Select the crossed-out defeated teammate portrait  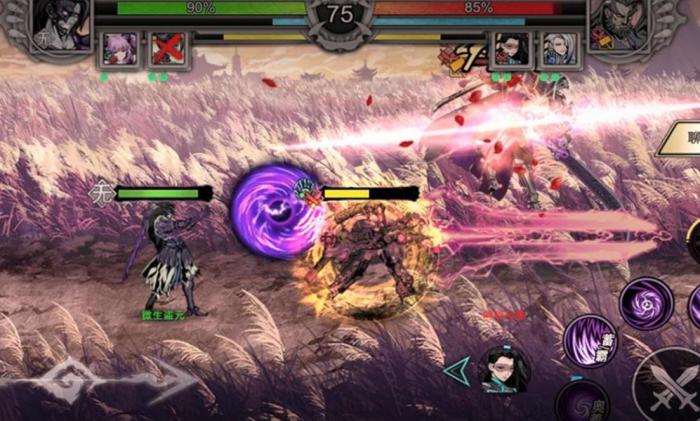click(168, 49)
